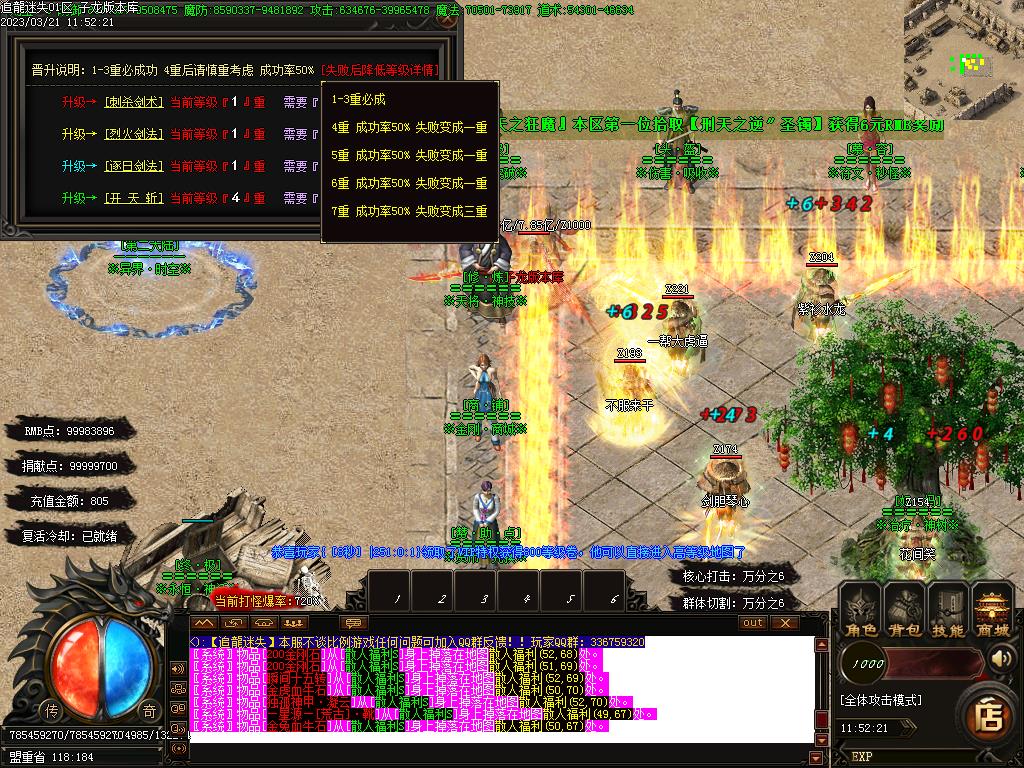Show the 失败后降低等级详情 details link

tap(381, 71)
